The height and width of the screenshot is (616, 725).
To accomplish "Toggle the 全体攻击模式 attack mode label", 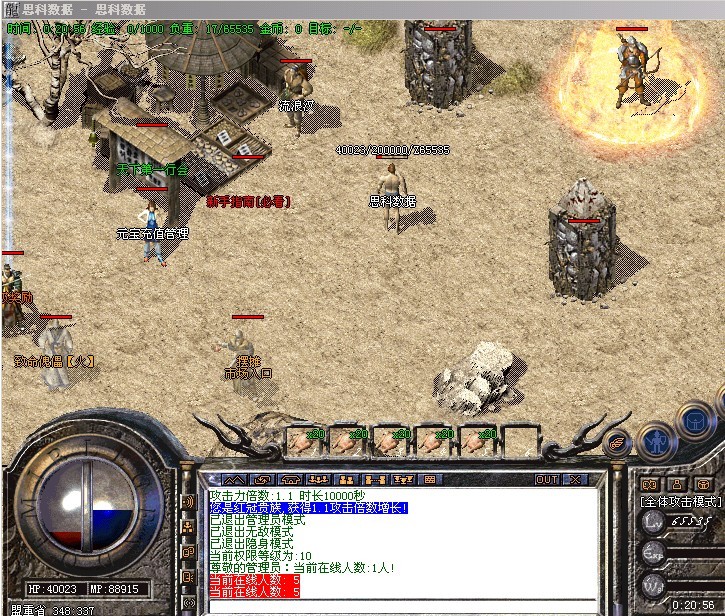I will pos(680,500).
